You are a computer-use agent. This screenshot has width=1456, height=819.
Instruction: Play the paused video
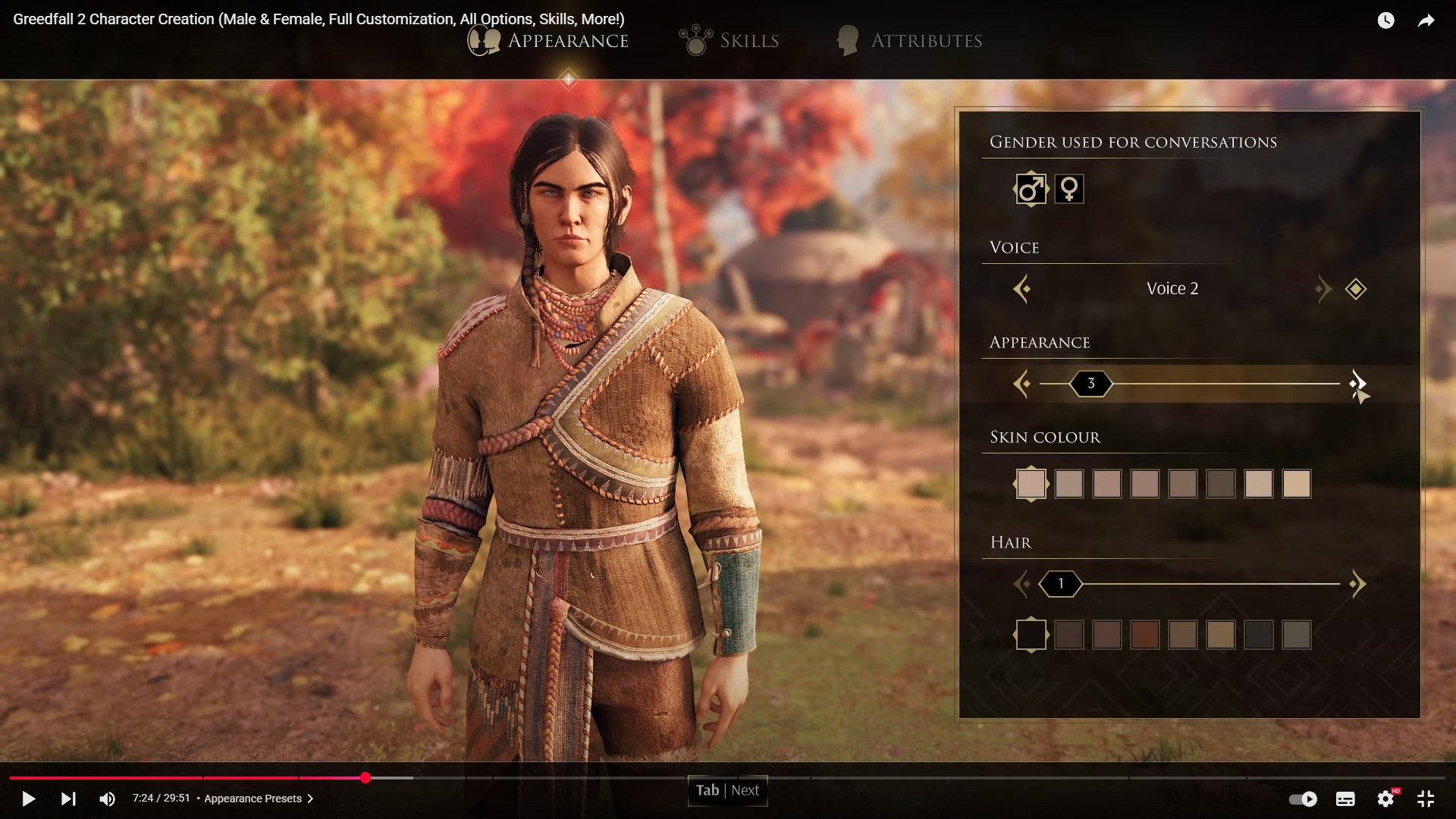pos(28,799)
